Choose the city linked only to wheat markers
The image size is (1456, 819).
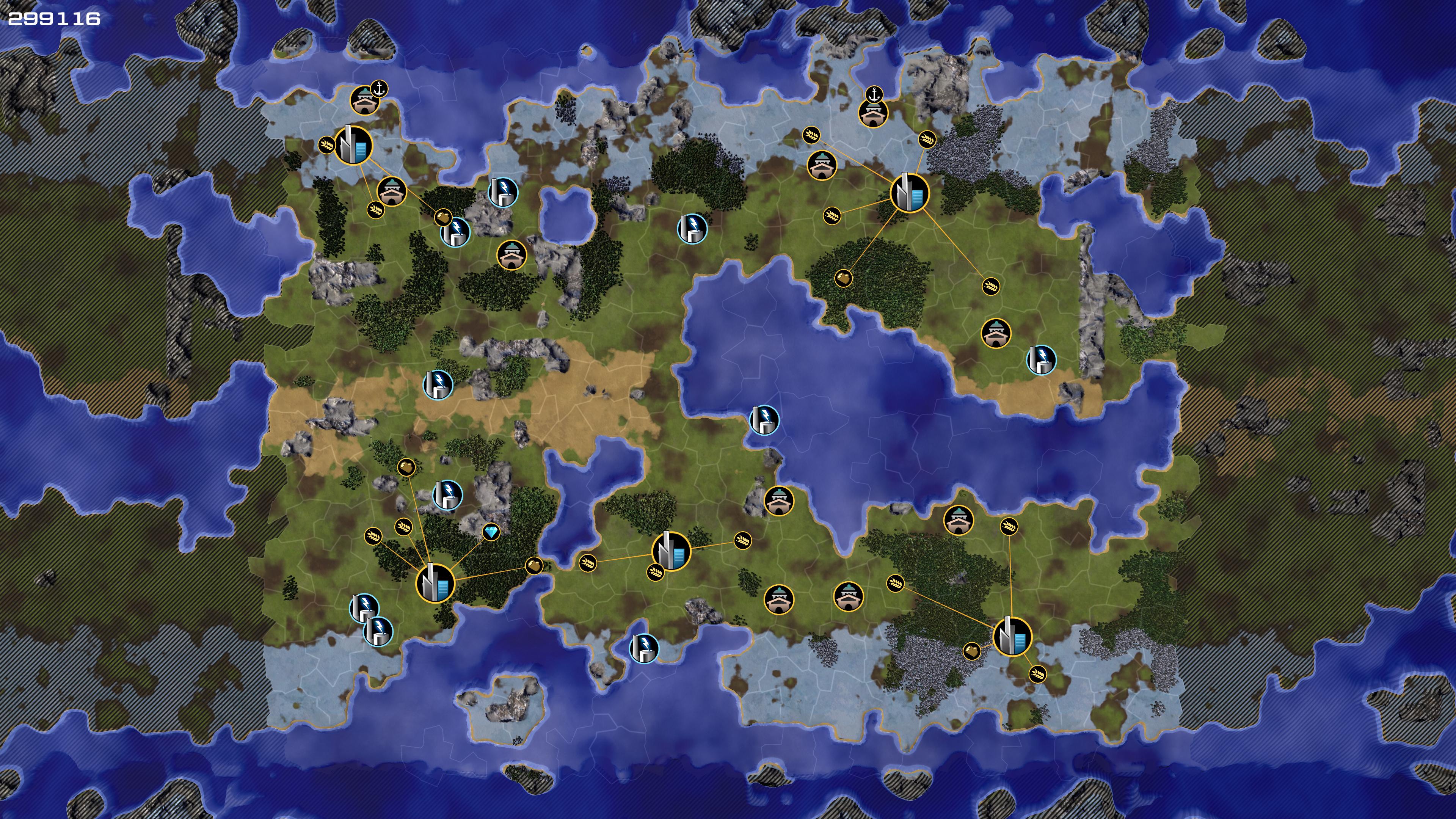[x=671, y=551]
